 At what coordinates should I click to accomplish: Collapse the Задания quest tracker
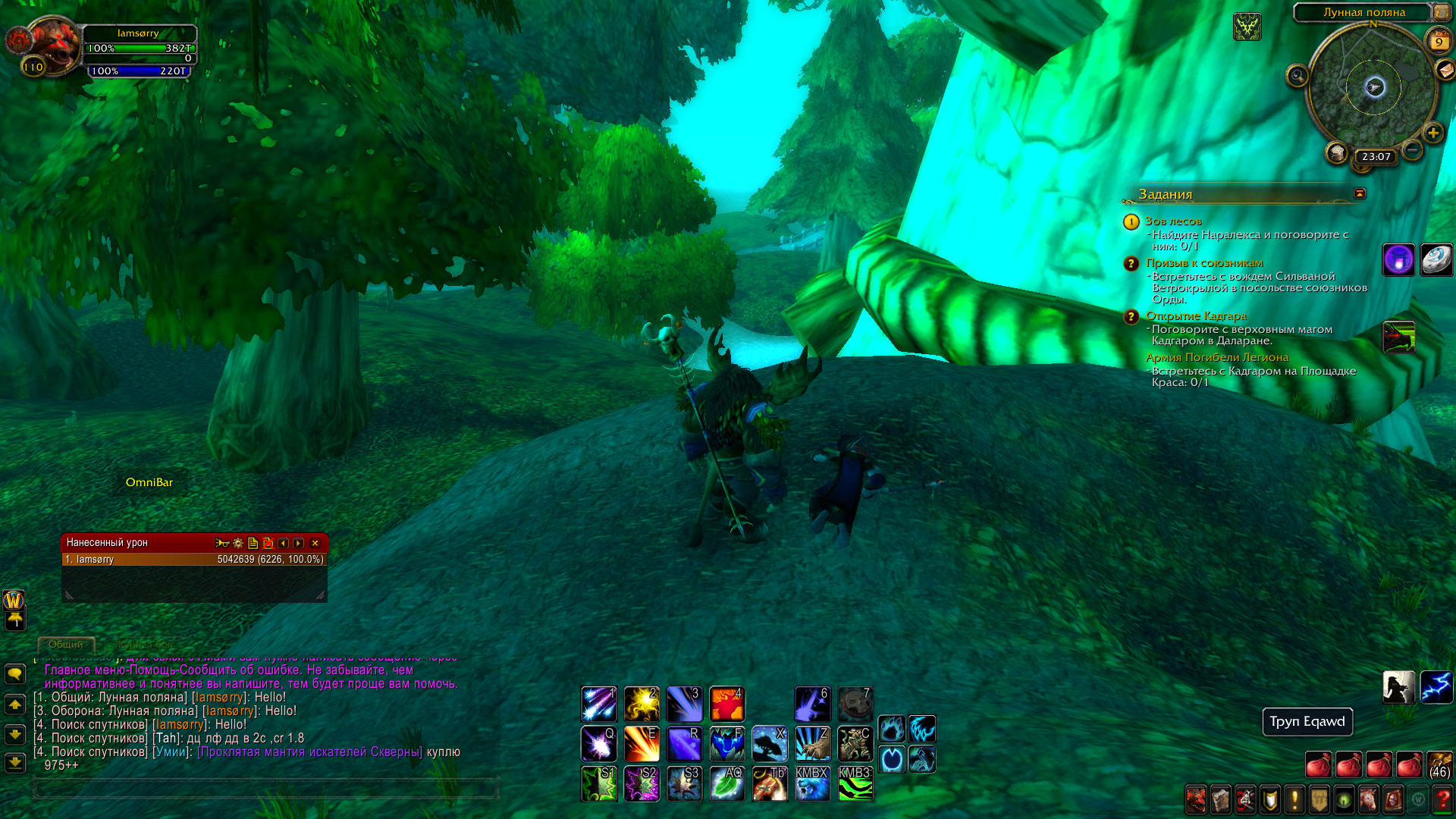(1360, 193)
